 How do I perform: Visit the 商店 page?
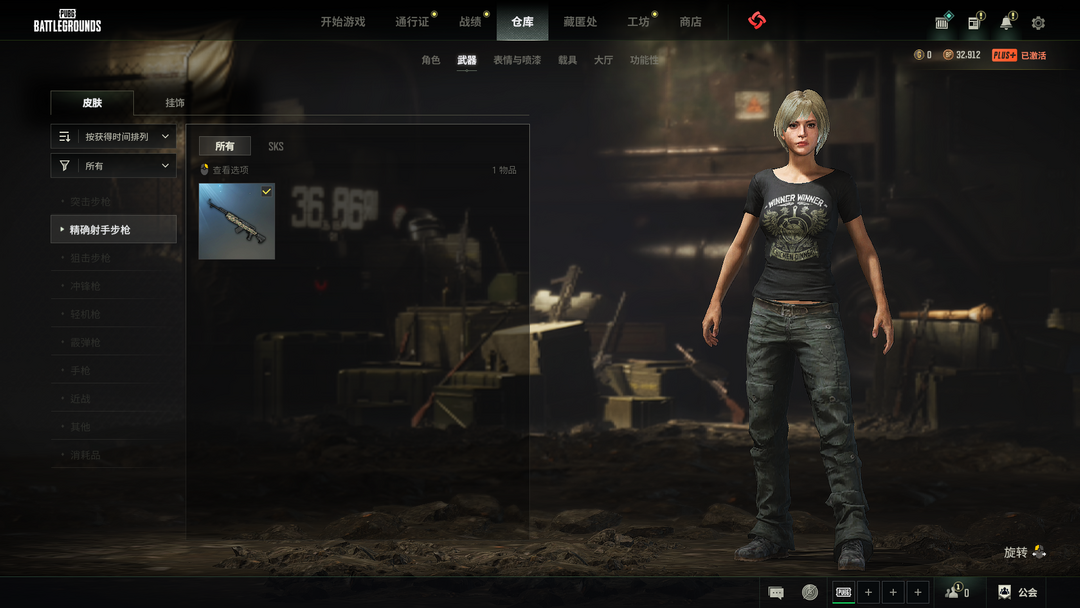690,22
